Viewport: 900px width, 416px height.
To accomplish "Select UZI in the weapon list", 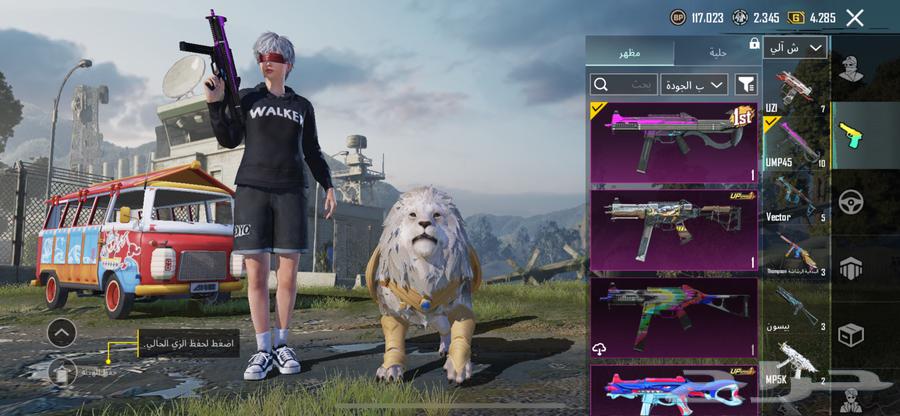I will pos(796,88).
